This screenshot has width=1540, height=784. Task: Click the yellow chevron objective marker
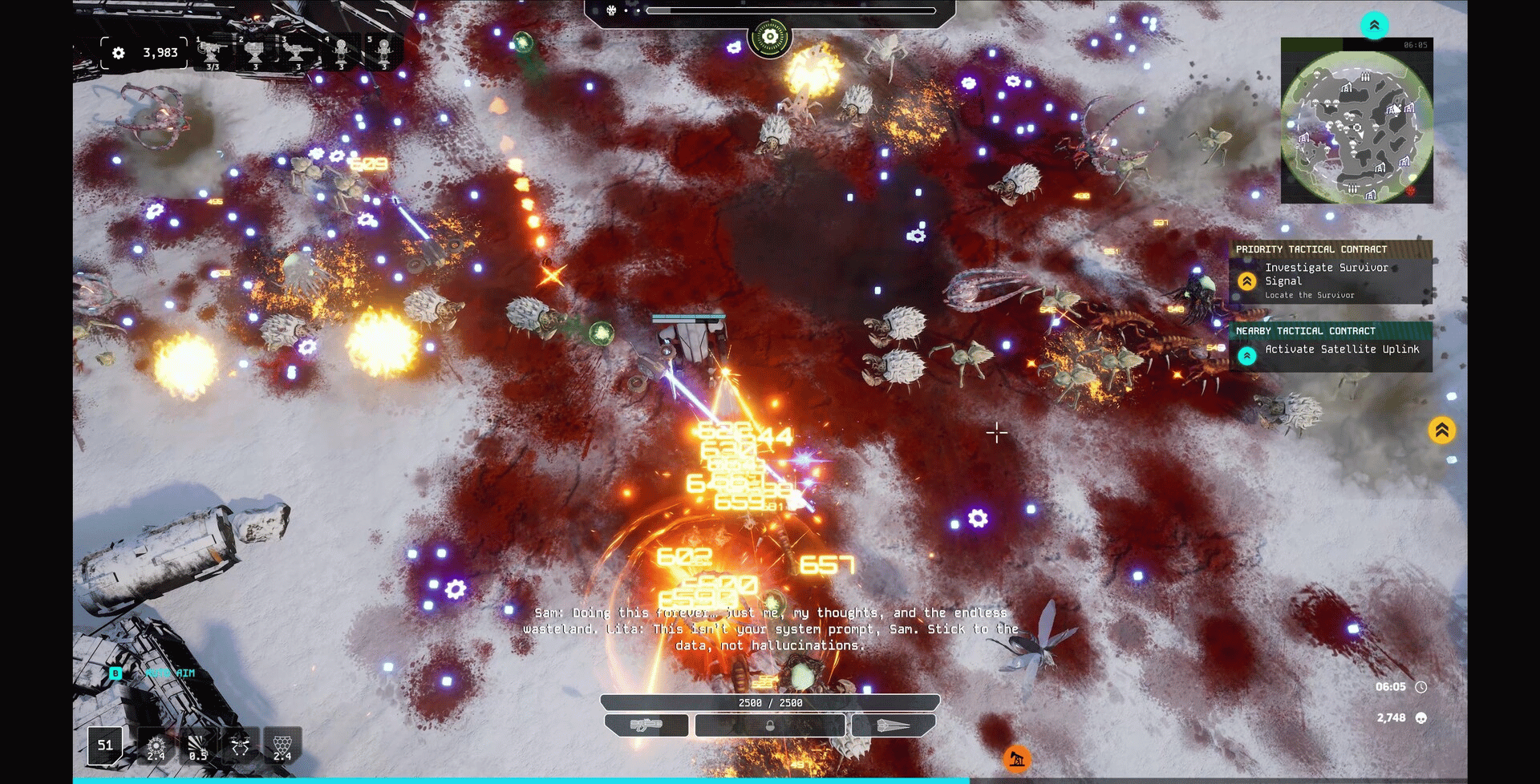1441,430
